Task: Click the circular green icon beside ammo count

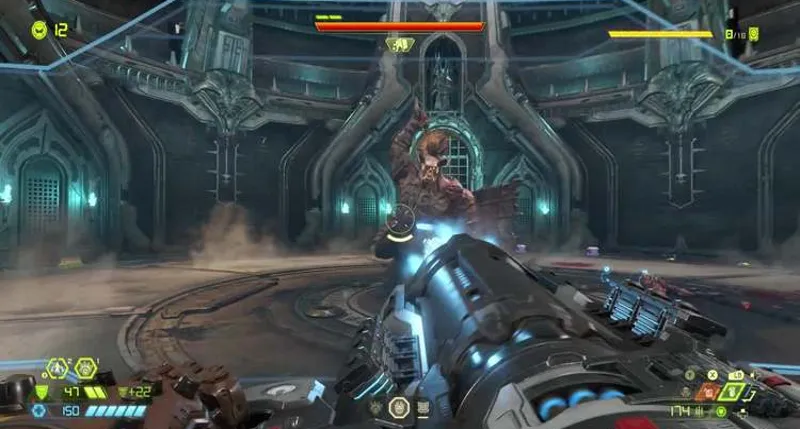Action: (x=721, y=411)
